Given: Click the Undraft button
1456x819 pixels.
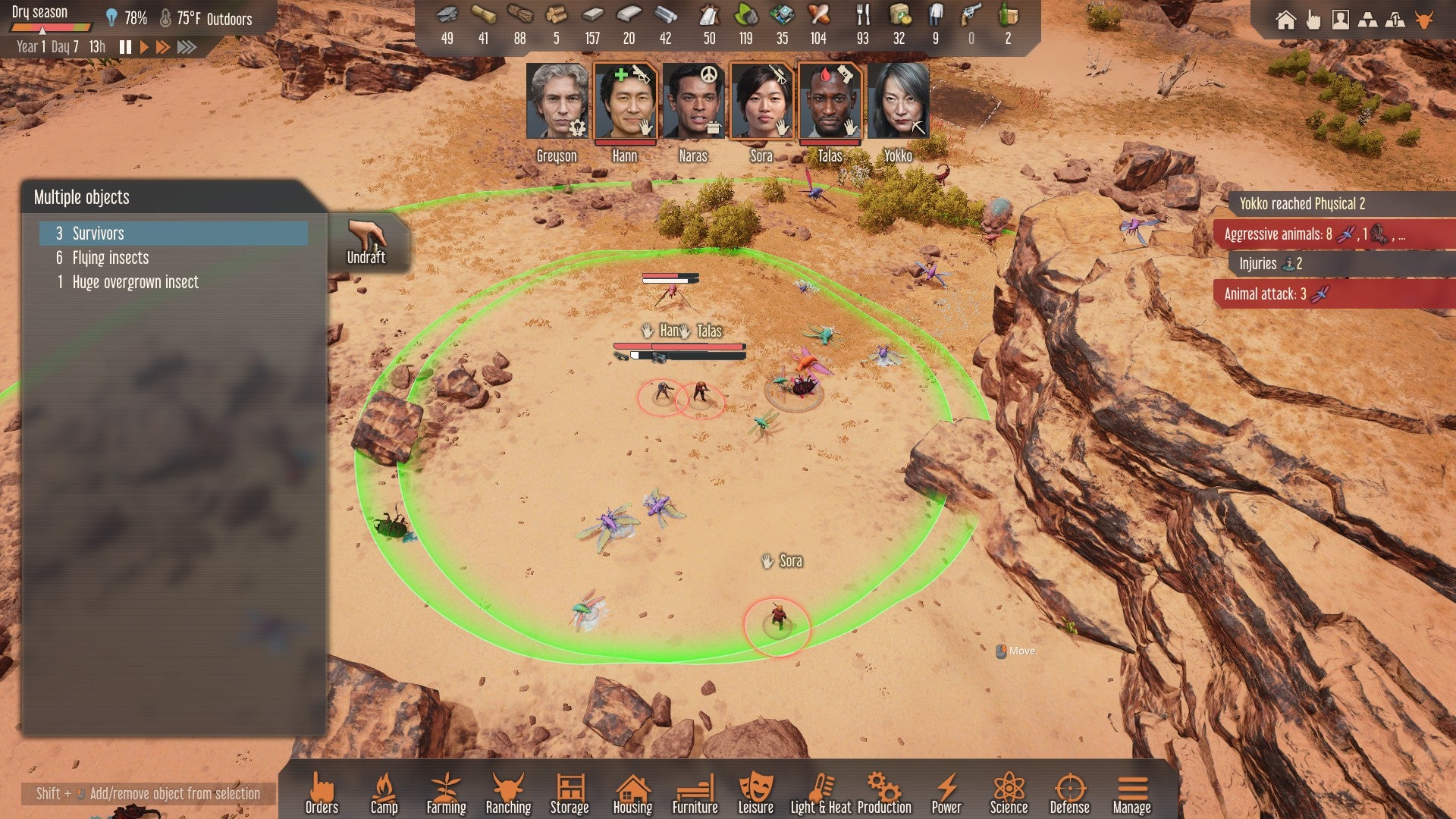Looking at the screenshot, I should (366, 241).
